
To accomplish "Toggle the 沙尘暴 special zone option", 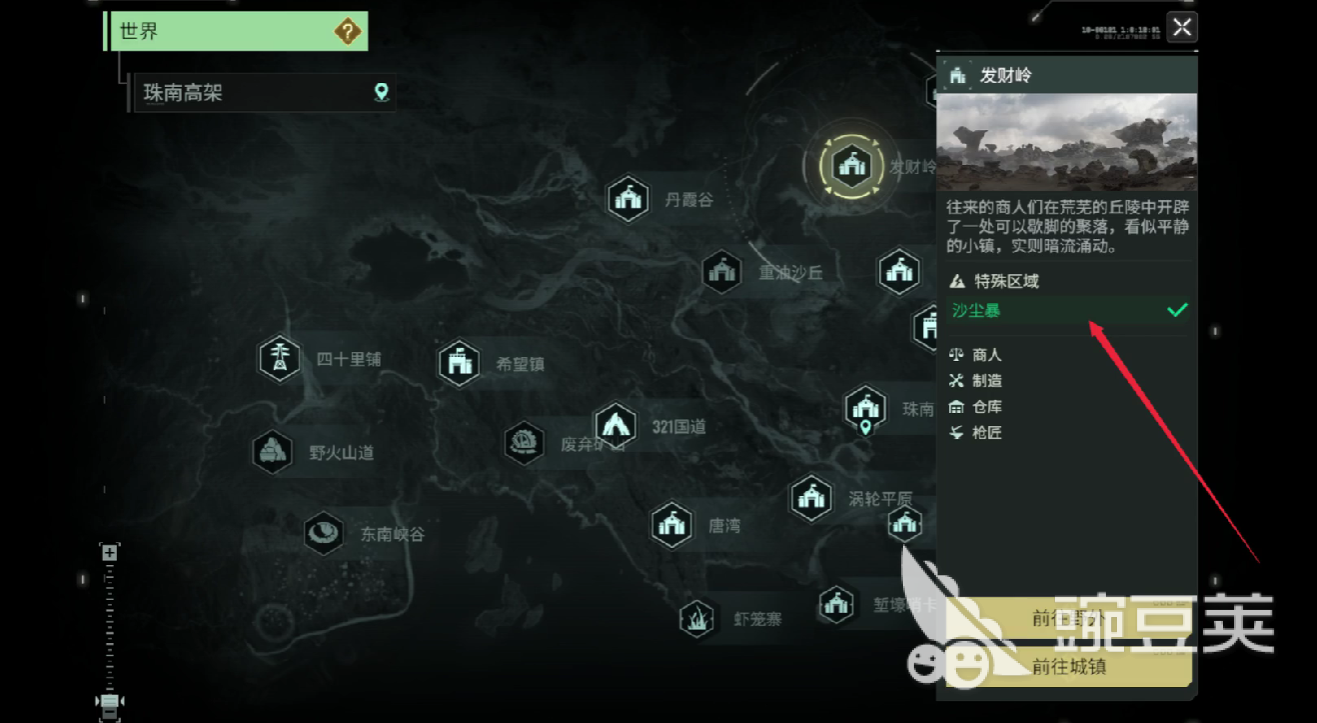I will [1068, 311].
